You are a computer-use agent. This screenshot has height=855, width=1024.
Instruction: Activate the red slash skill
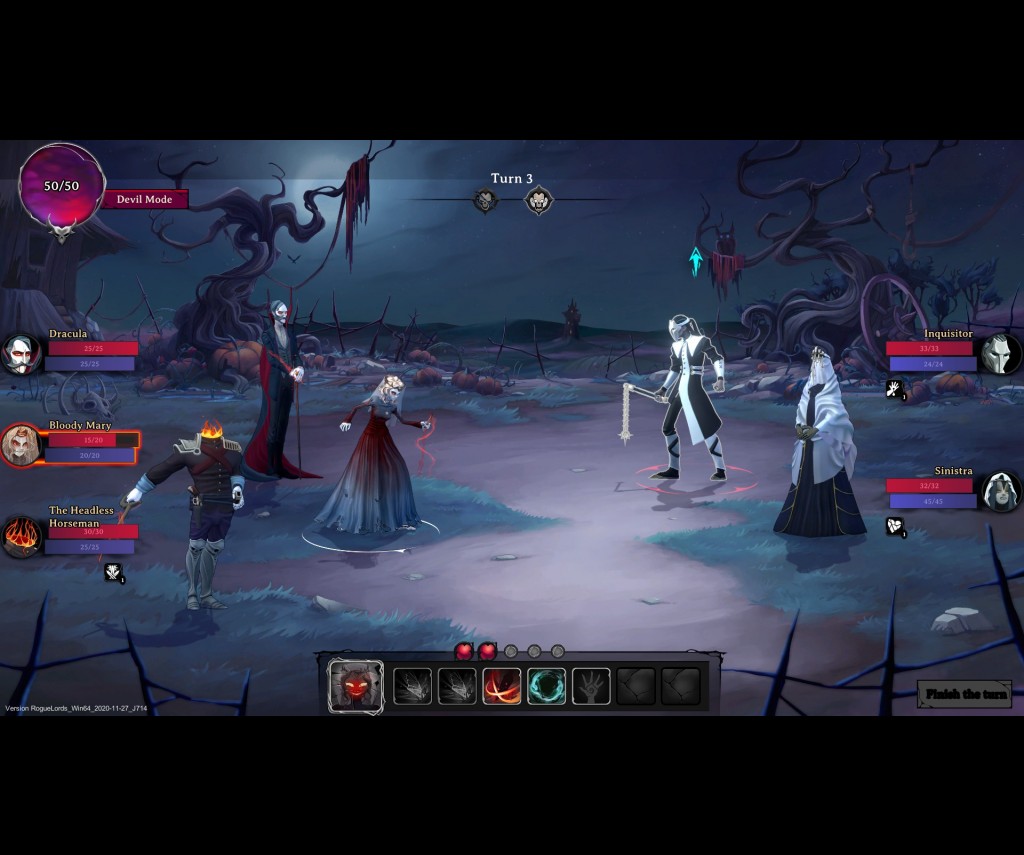502,686
